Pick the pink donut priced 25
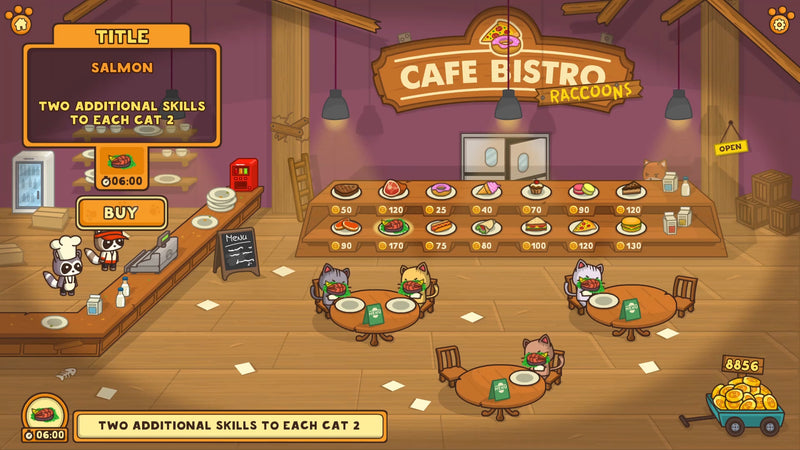 pos(440,190)
